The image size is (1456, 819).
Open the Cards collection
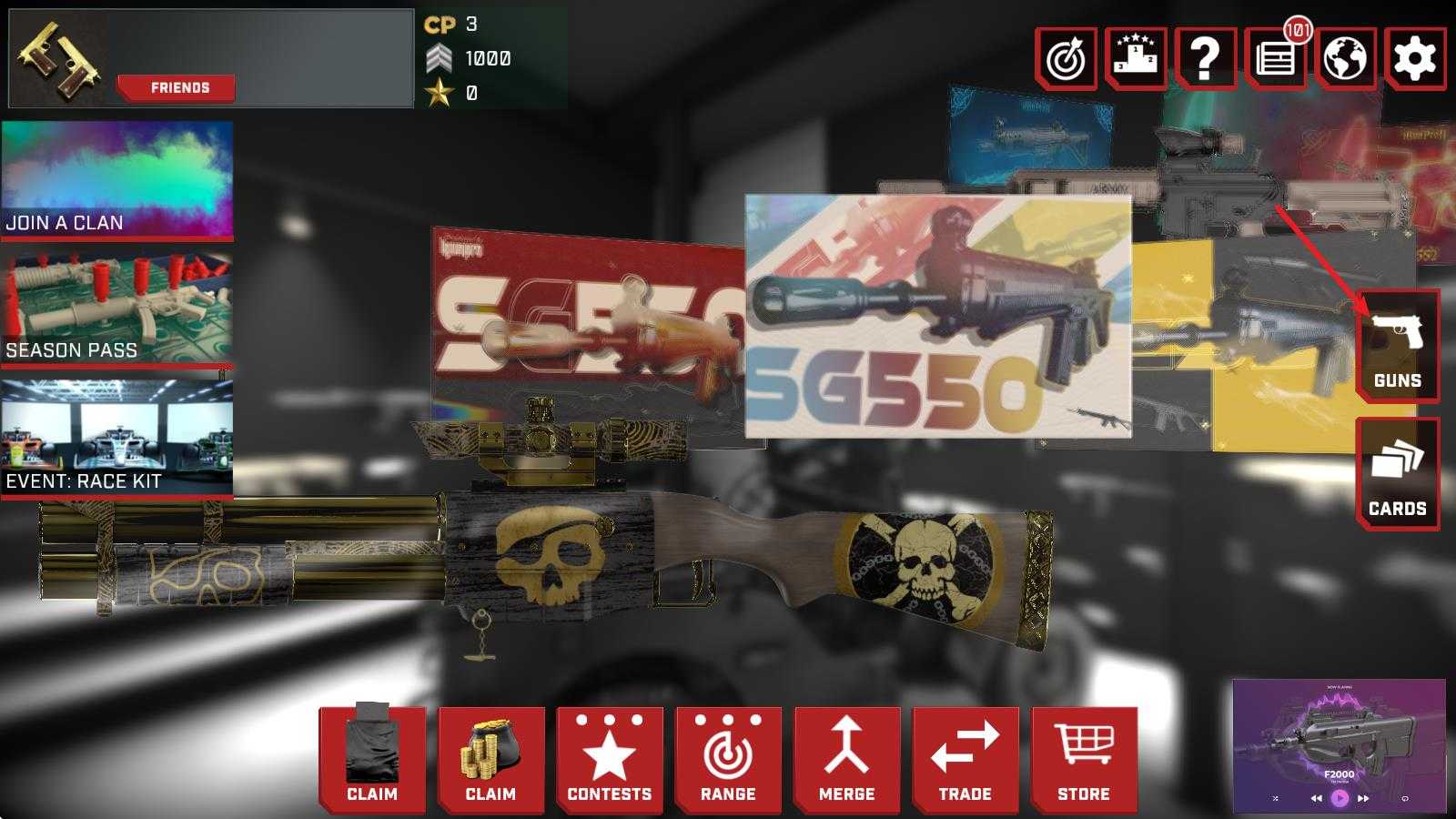[x=1397, y=473]
